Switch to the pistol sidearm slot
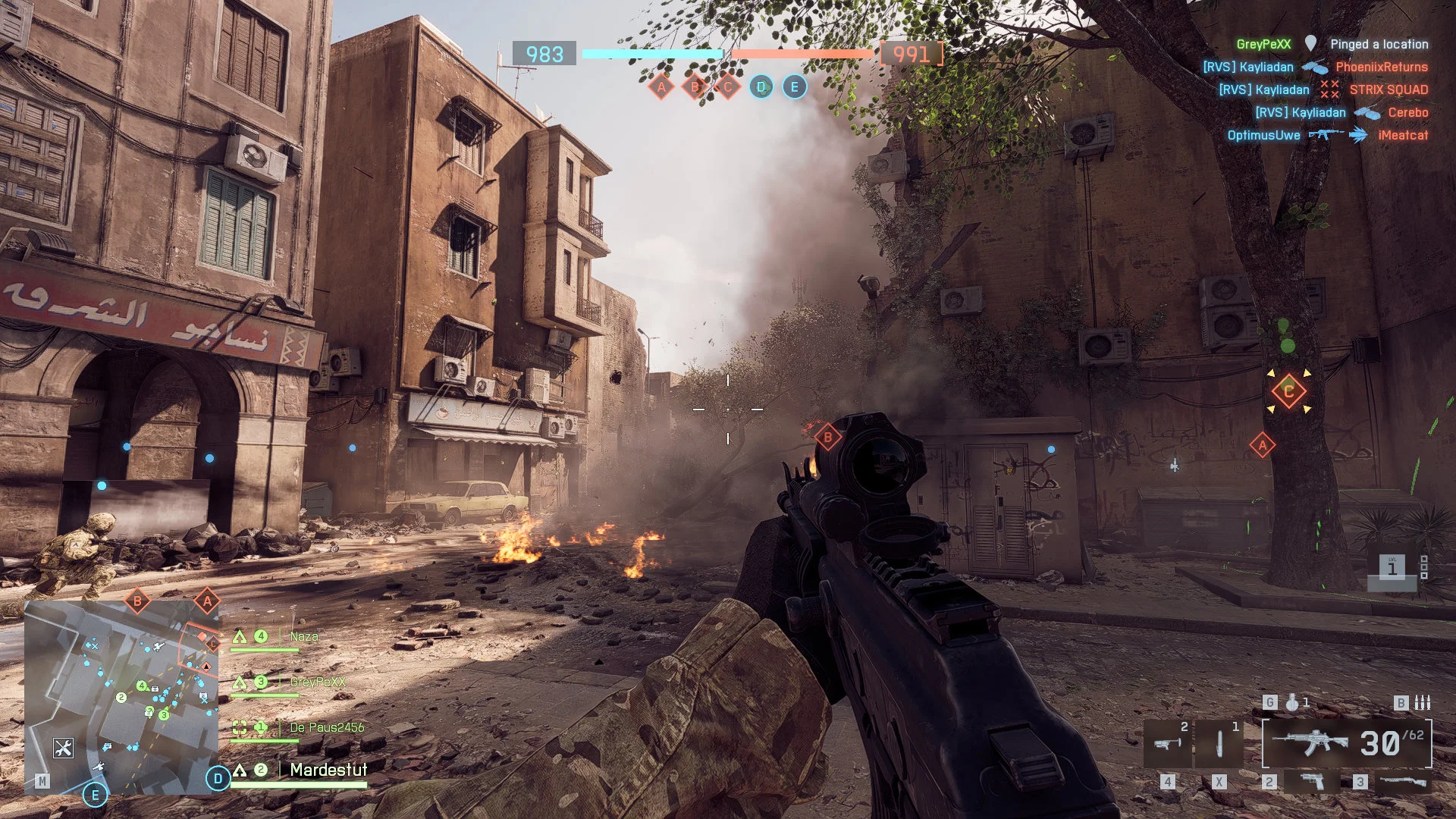1456x819 pixels. (1311, 781)
